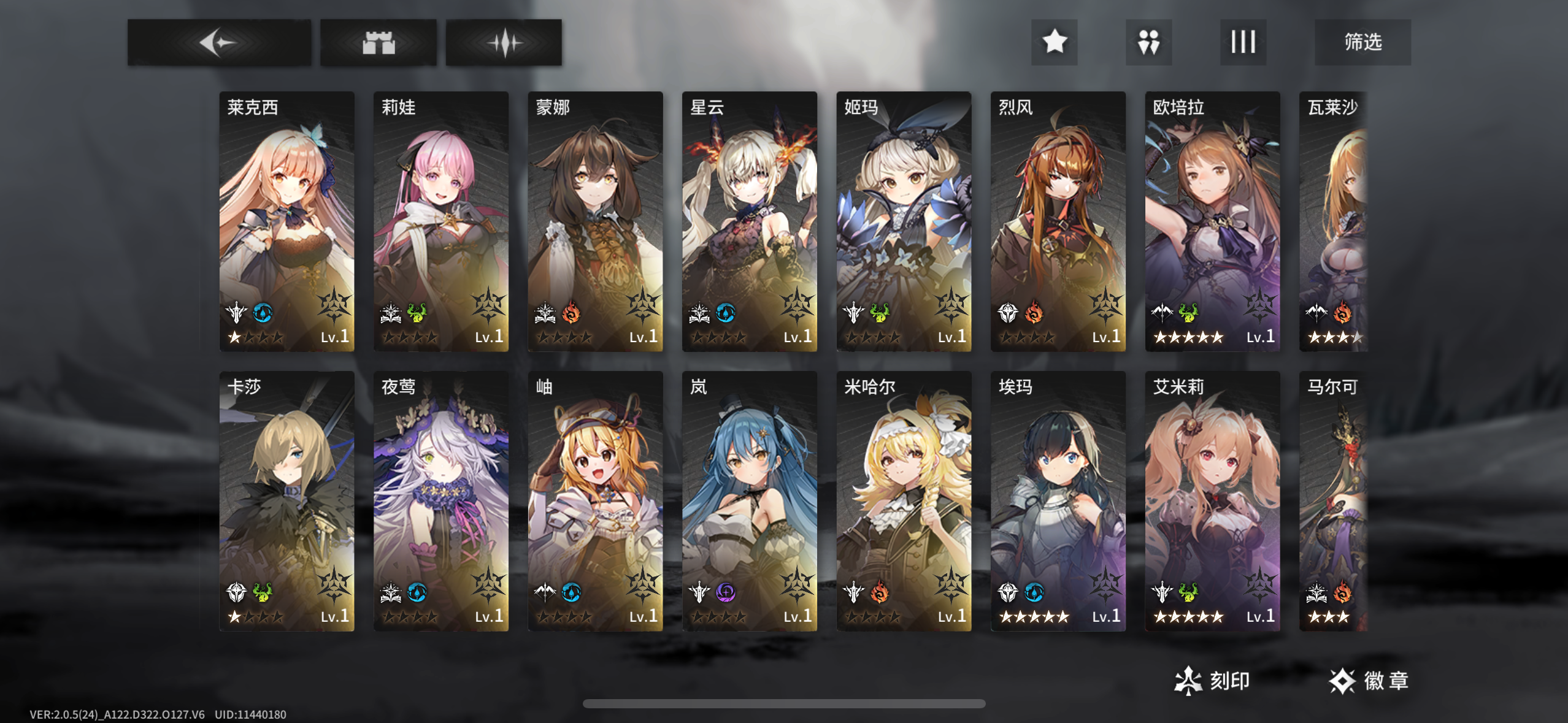Select the castle icon at the top
Viewport: 1568px width, 723px height.
[378, 42]
